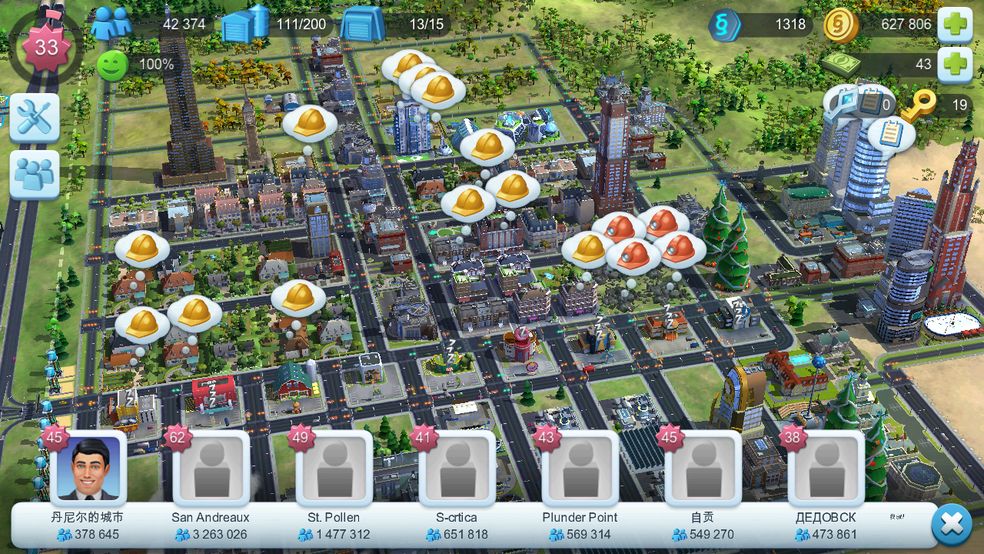Viewport: 984px width, 554px height.
Task: Visit St. Pollen city
Action: click(334, 469)
